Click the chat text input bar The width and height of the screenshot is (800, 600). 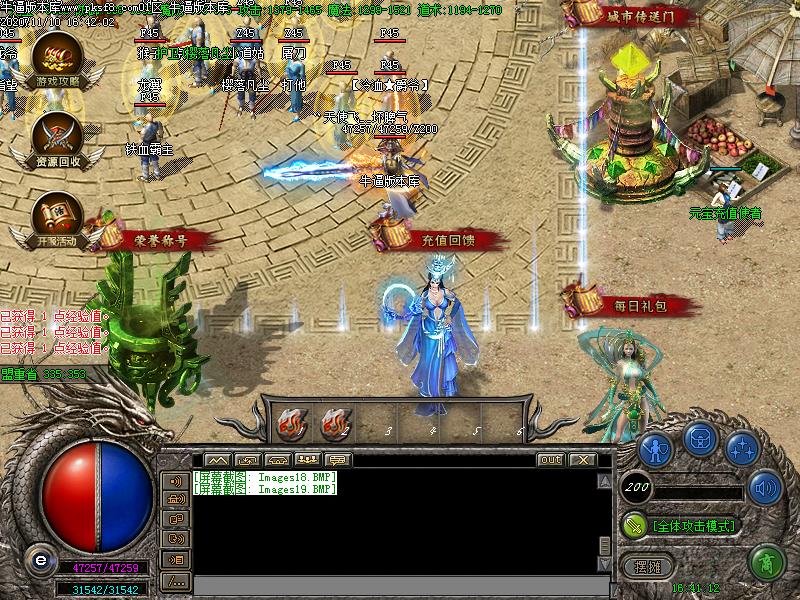pyautogui.click(x=400, y=584)
